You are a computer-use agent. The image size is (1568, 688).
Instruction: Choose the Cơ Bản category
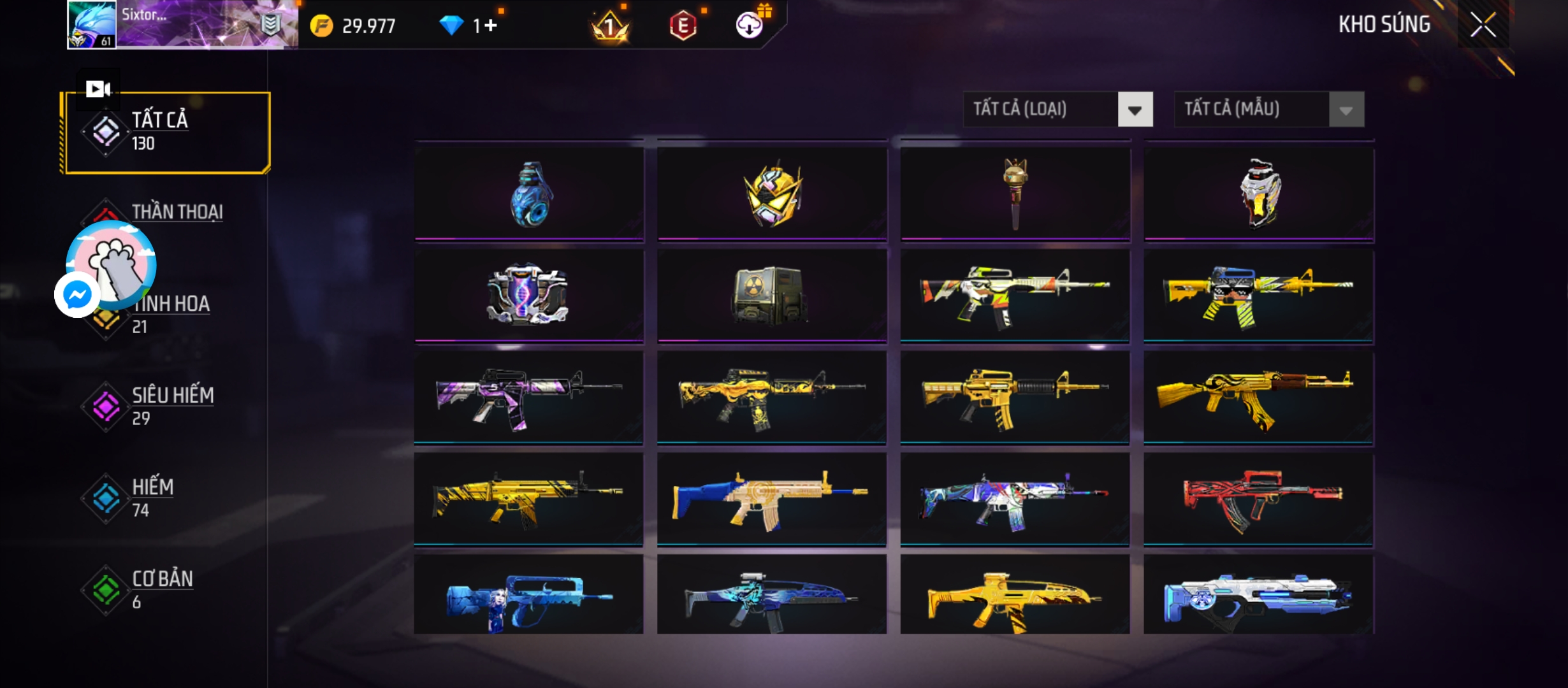162,589
